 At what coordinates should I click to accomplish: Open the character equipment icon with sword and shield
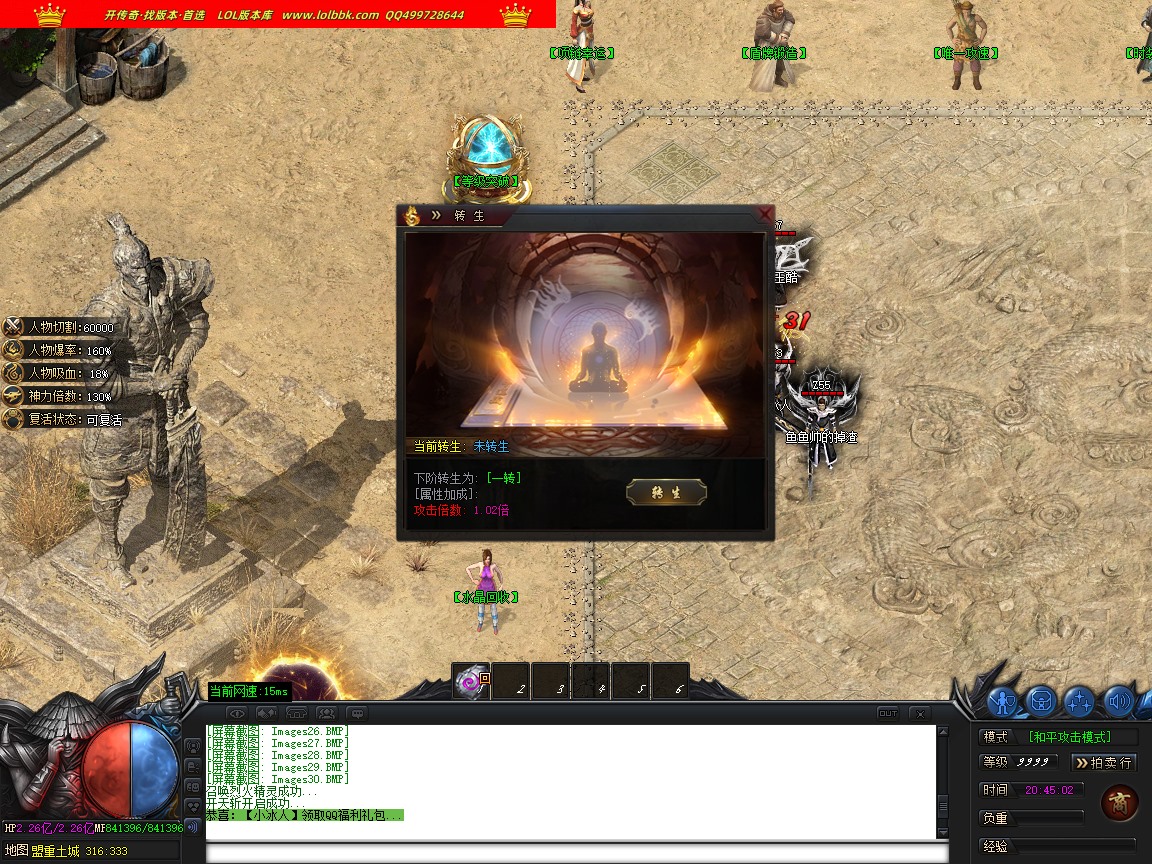1004,702
